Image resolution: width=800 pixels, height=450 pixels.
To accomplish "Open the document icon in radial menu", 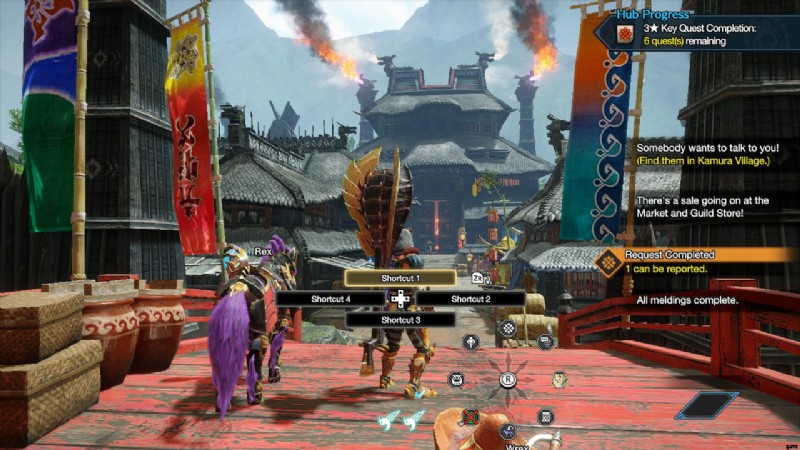I will pyautogui.click(x=545, y=416).
